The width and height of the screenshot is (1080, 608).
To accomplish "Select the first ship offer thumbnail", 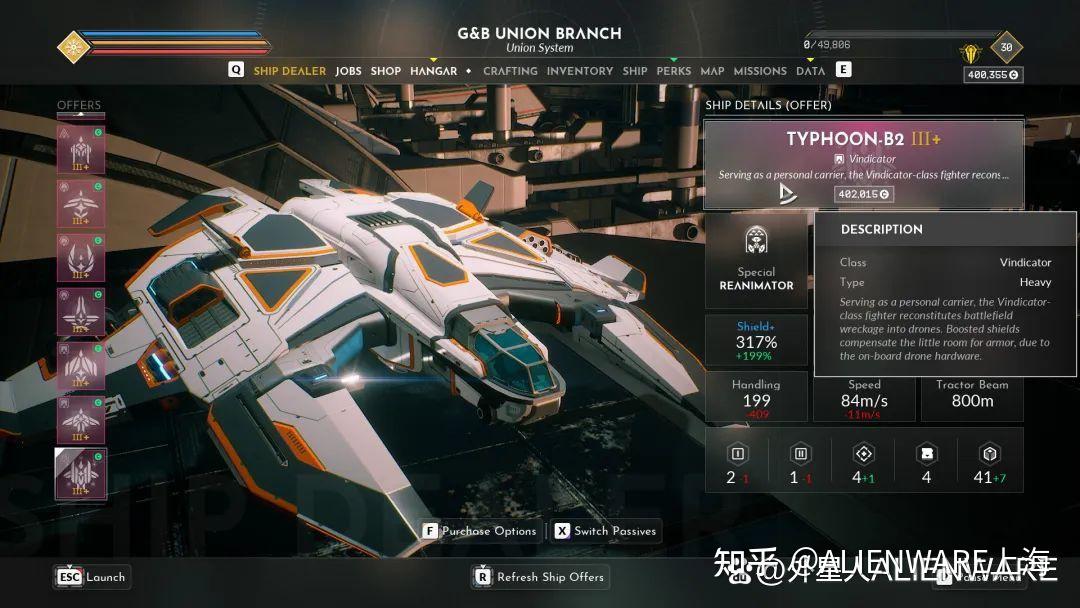I will click(81, 150).
